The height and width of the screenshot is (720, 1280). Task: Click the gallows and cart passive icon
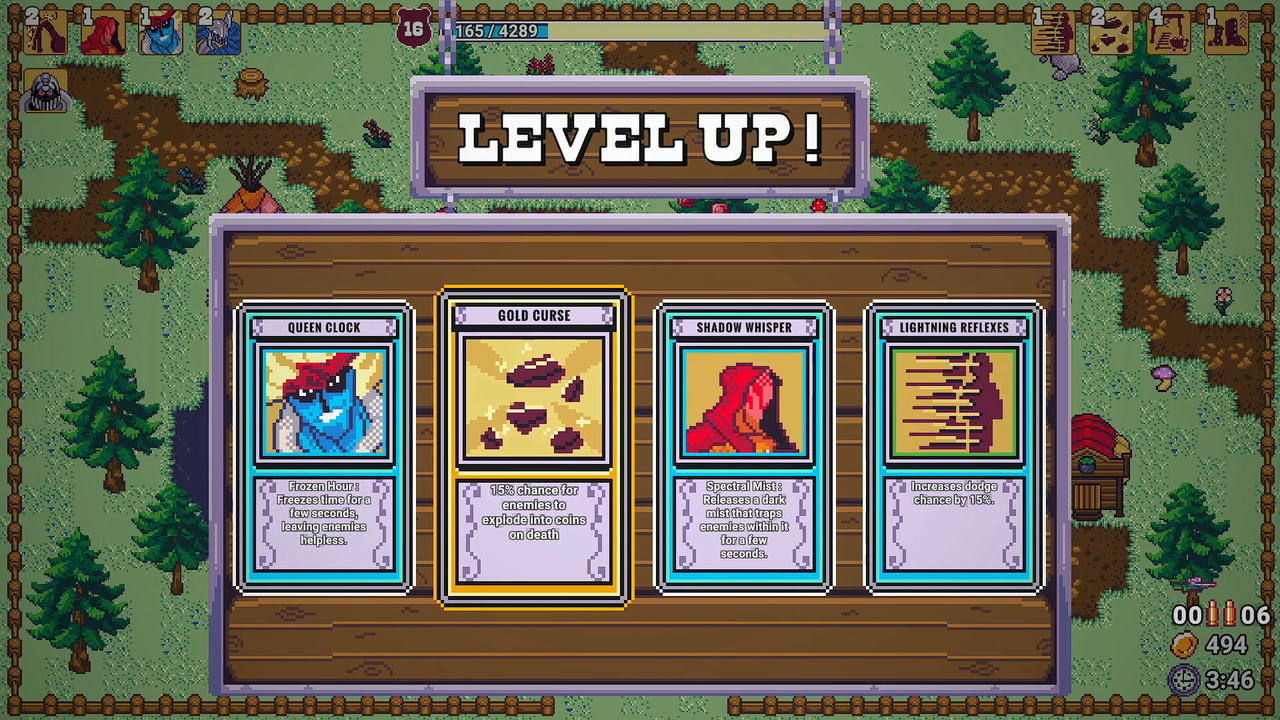coord(1168,33)
